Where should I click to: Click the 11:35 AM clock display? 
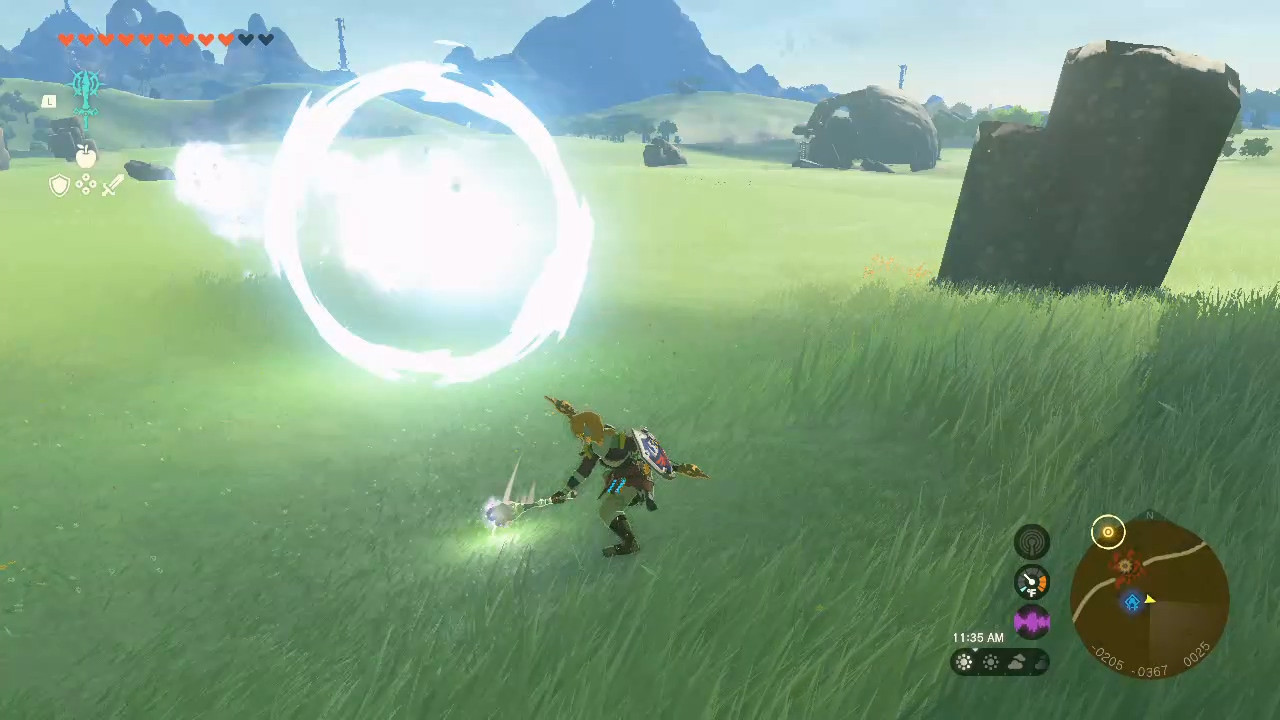(x=977, y=637)
